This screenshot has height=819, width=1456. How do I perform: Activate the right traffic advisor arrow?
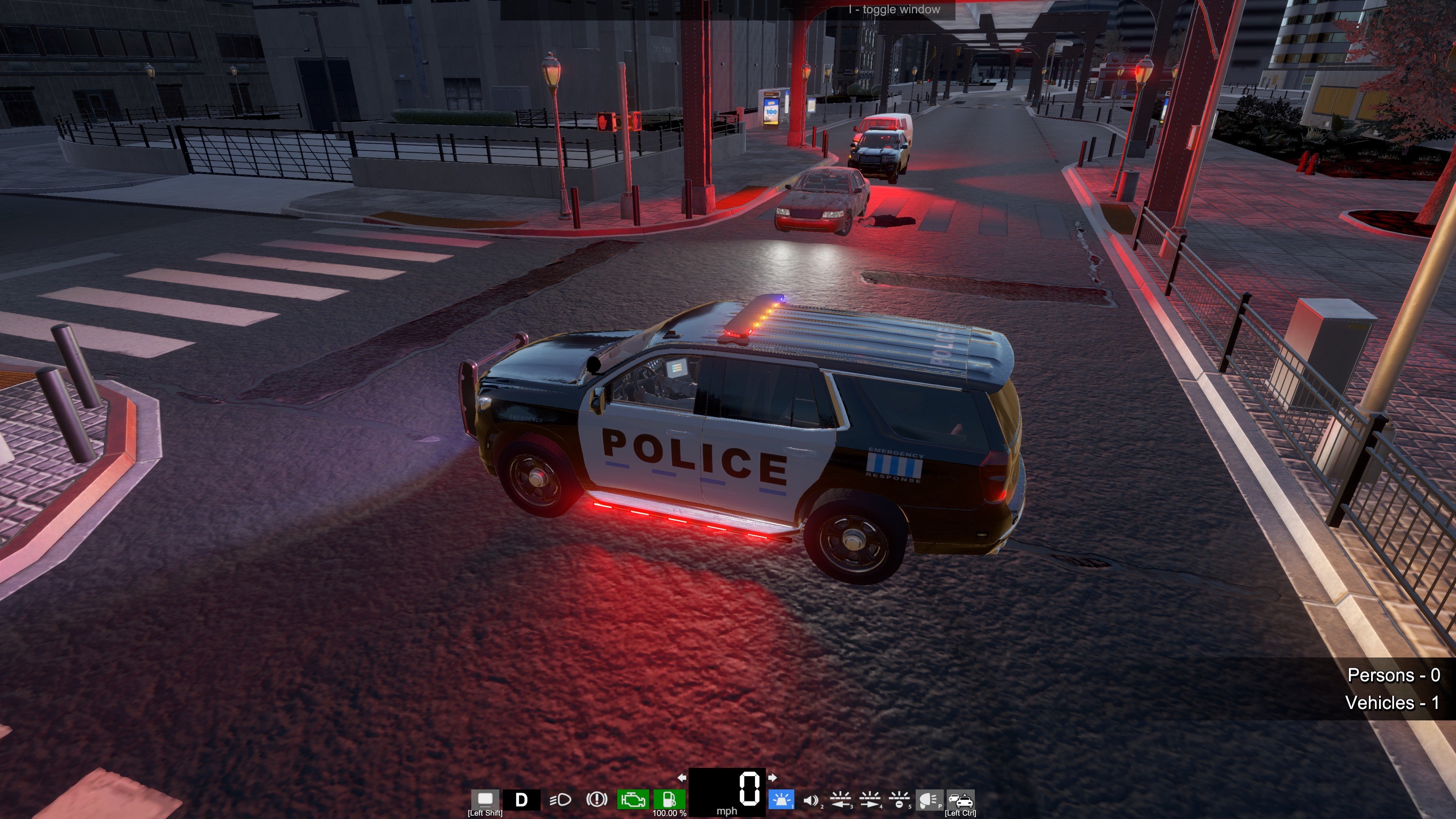(870, 800)
